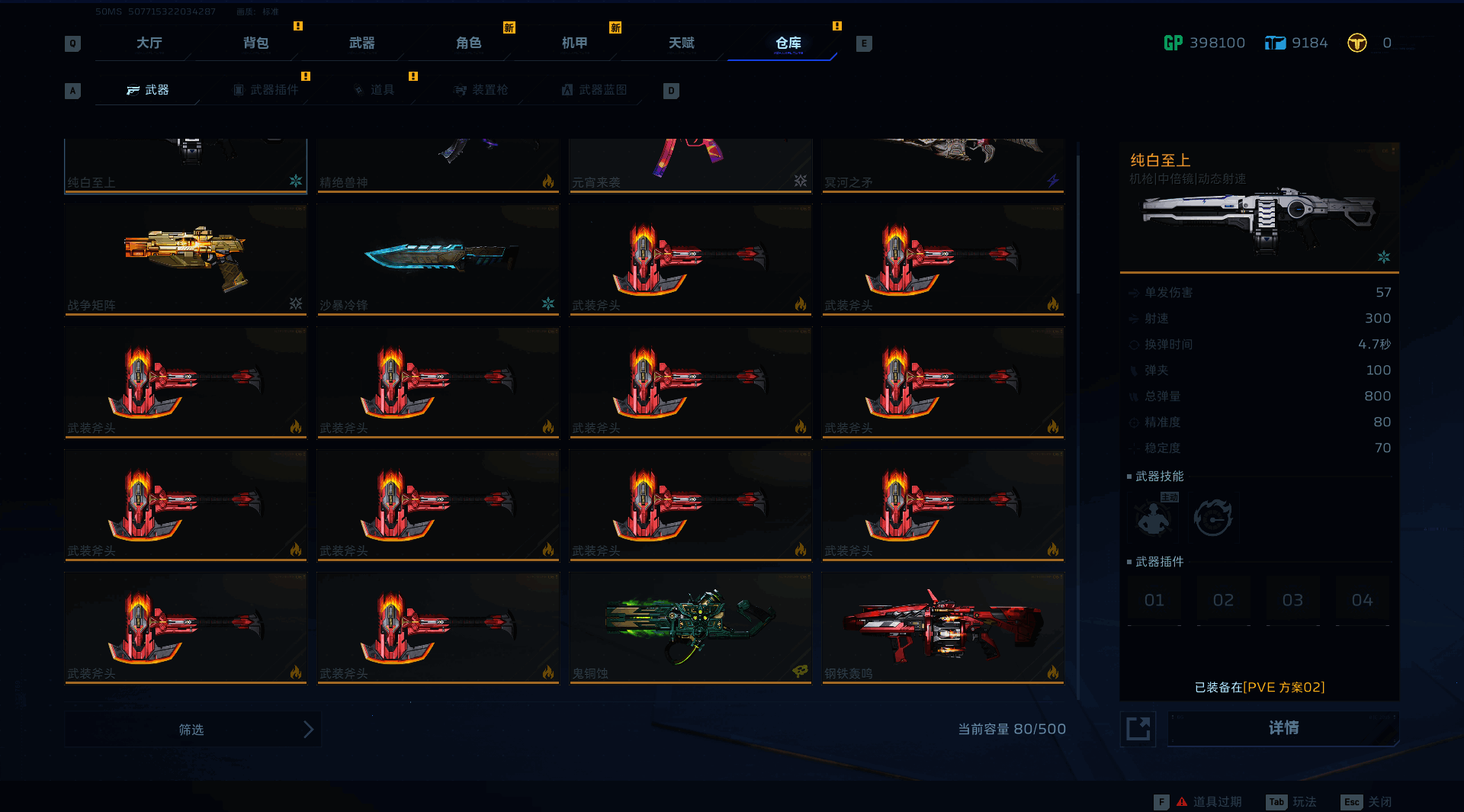Open the 武器蓝图 blueprint sub-tab
Viewport: 1464px width, 812px height.
click(x=595, y=90)
